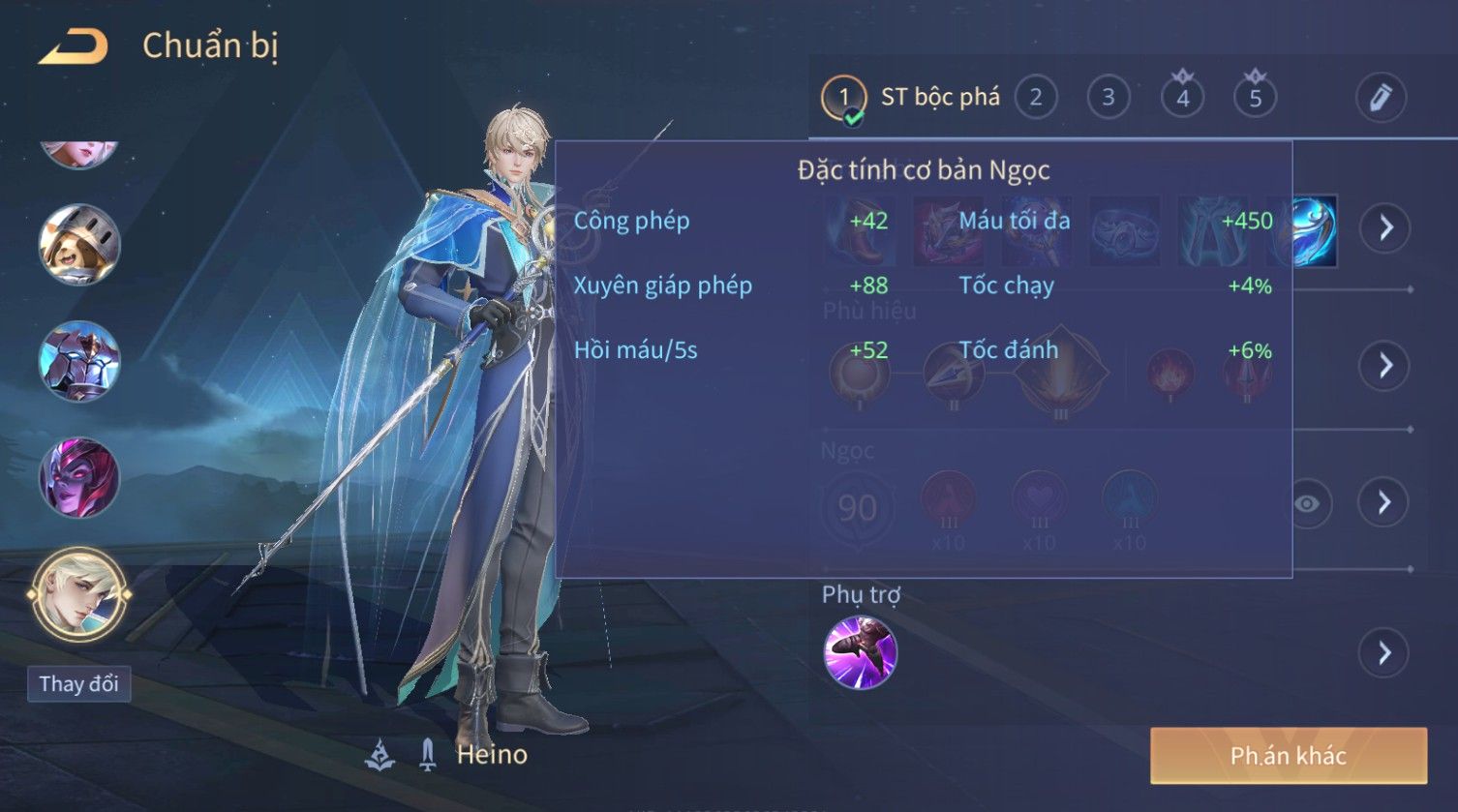
Task: Select loadout preset 1 ST bộc phá
Action: [x=843, y=98]
